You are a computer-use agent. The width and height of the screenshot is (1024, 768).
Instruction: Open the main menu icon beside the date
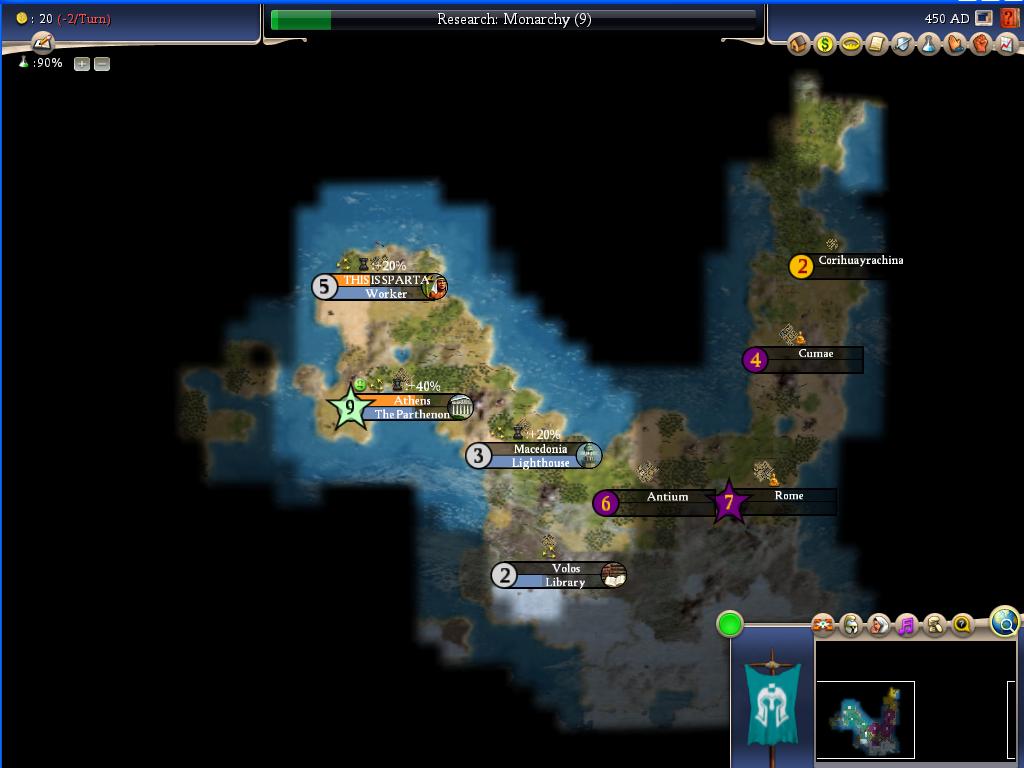(x=984, y=18)
